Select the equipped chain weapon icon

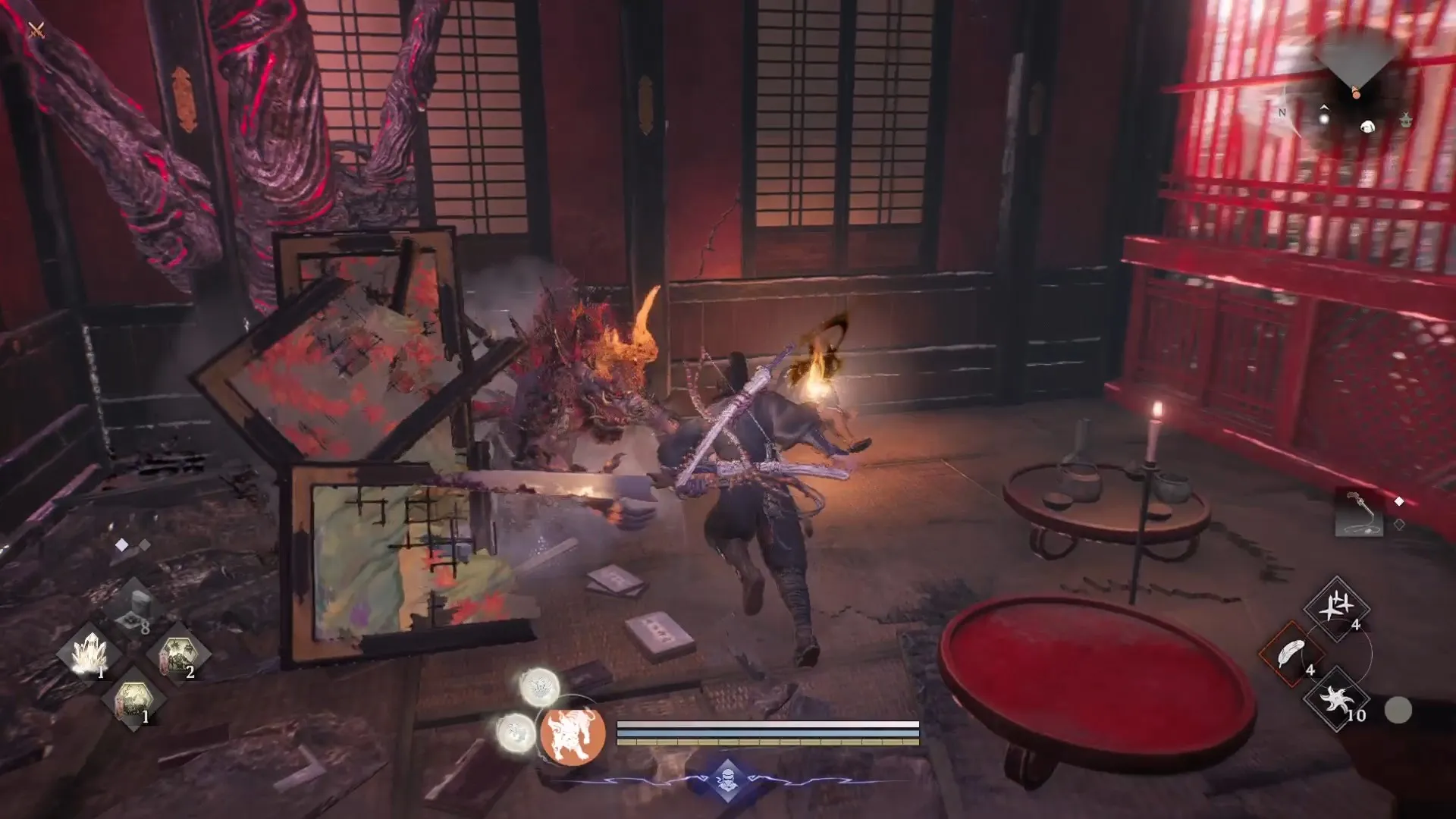coord(1359,513)
